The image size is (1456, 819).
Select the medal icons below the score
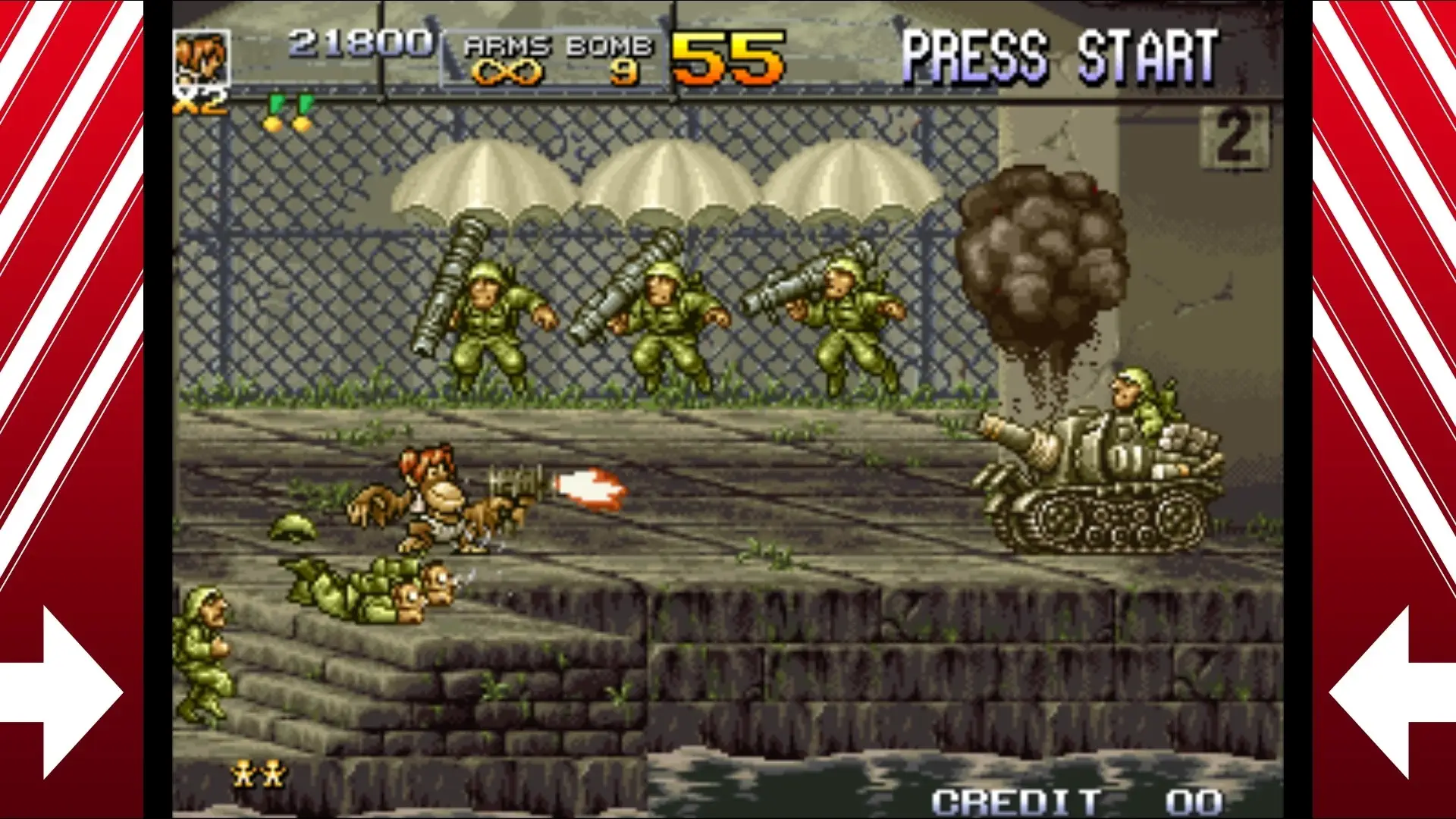tap(287, 111)
